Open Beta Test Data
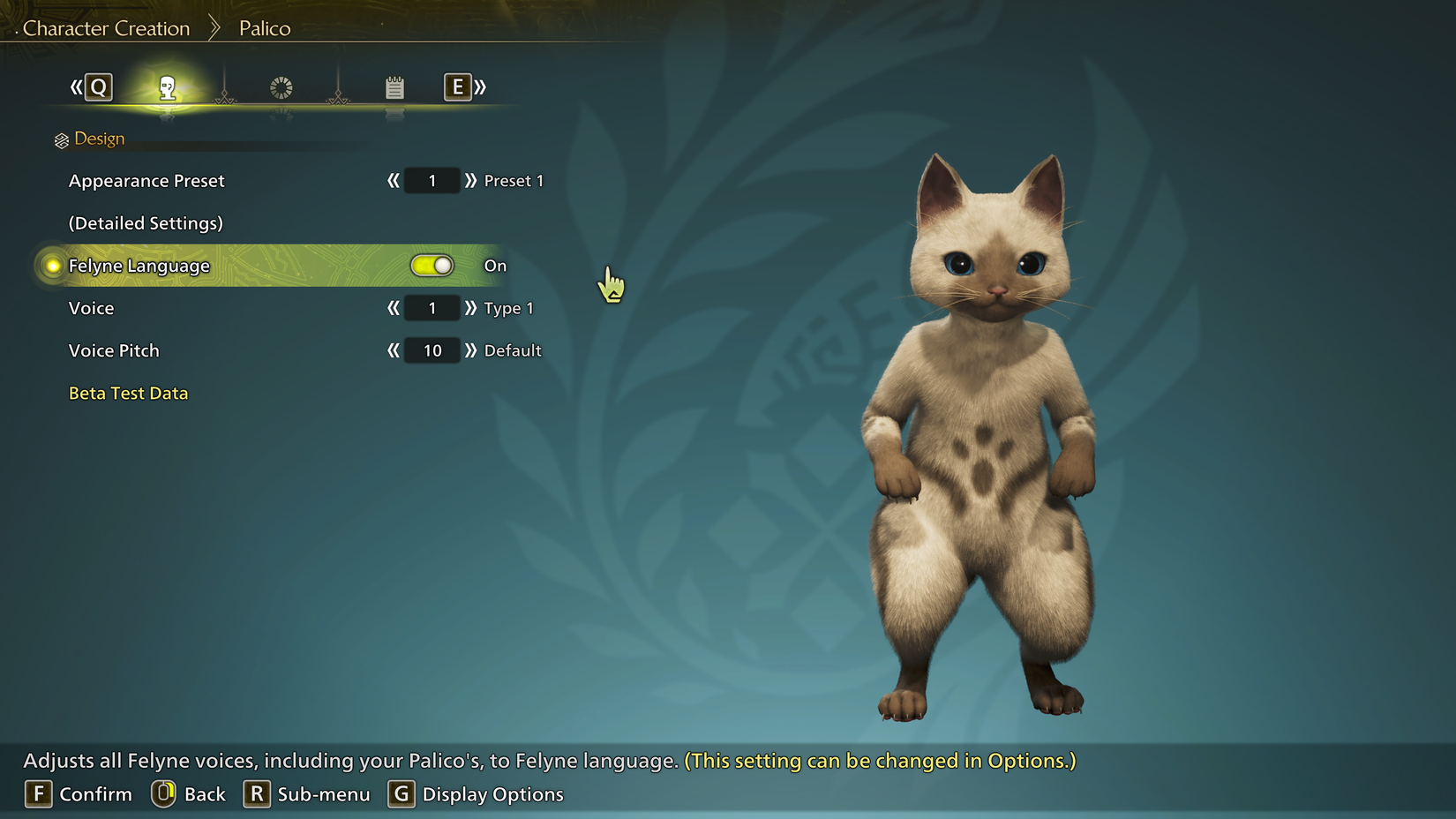1456x819 pixels. point(128,393)
